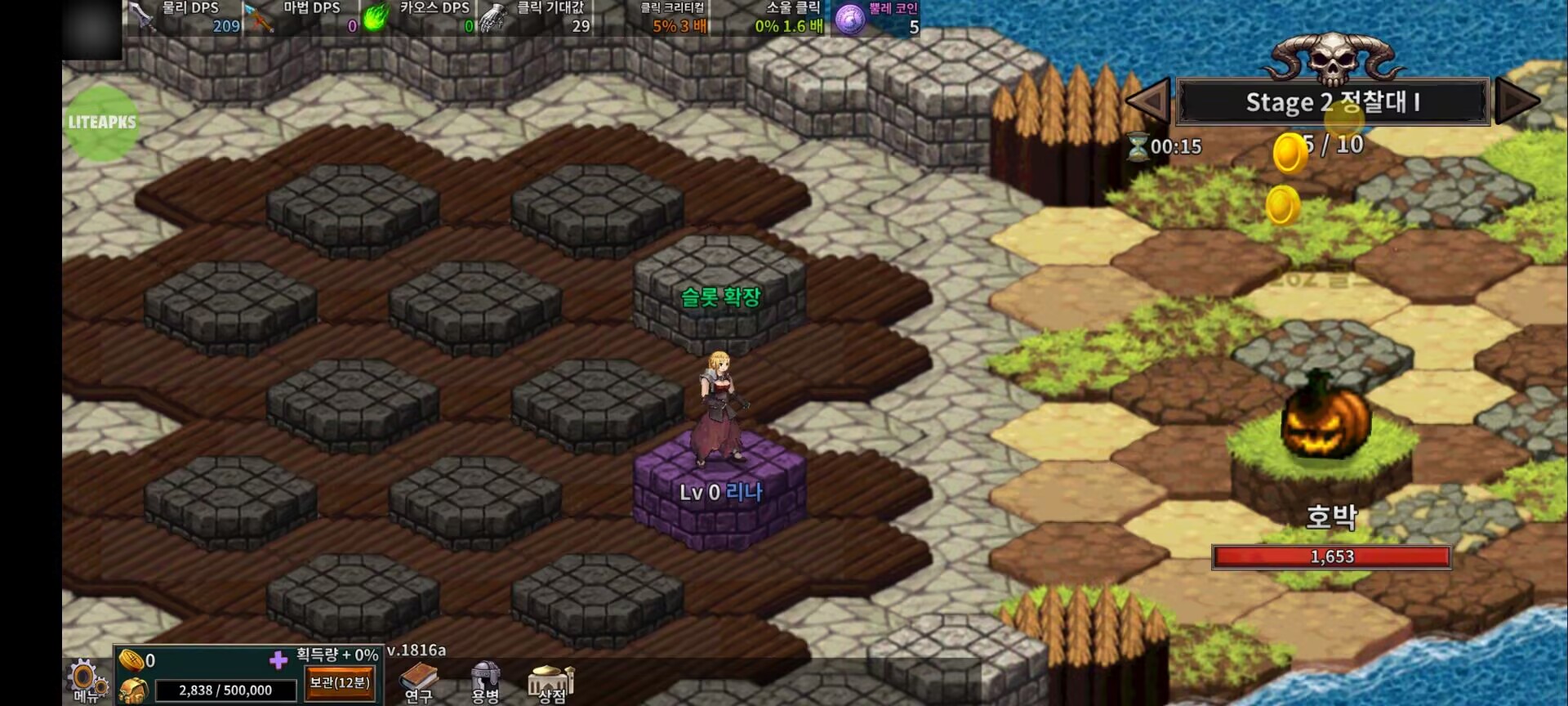Open the 메뉴 gear menu
1568x706 pixels.
pos(85,681)
